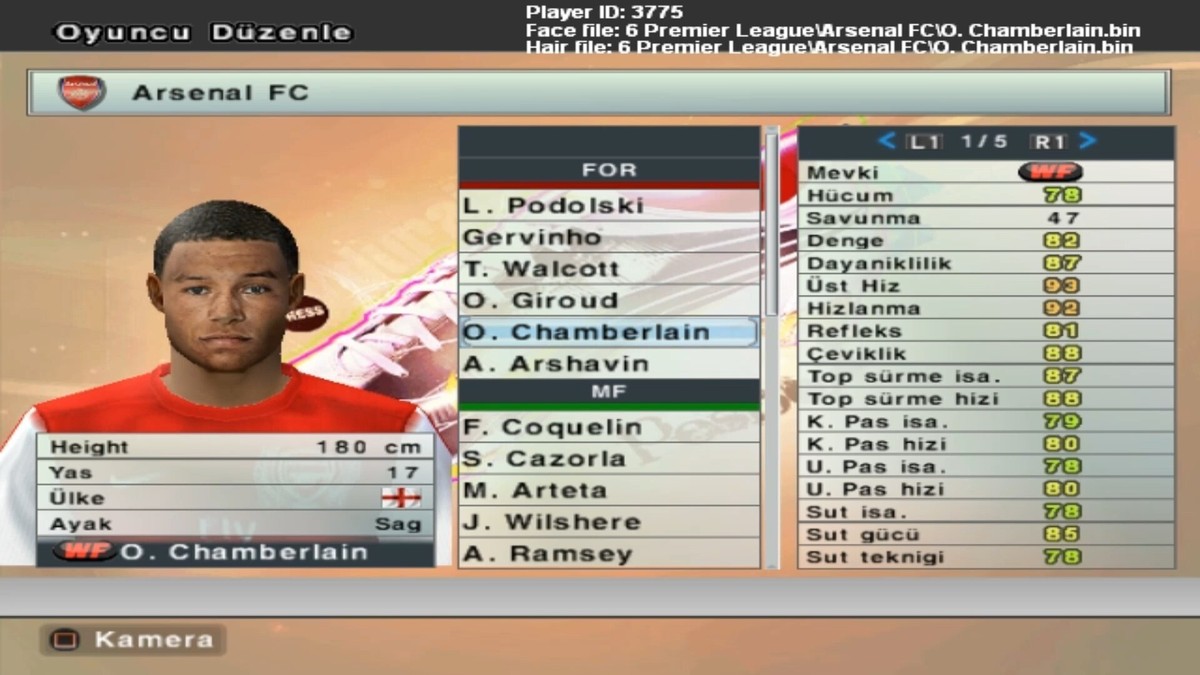Choose F. Coquelin from midfielders
1200x675 pixels.
tap(608, 427)
